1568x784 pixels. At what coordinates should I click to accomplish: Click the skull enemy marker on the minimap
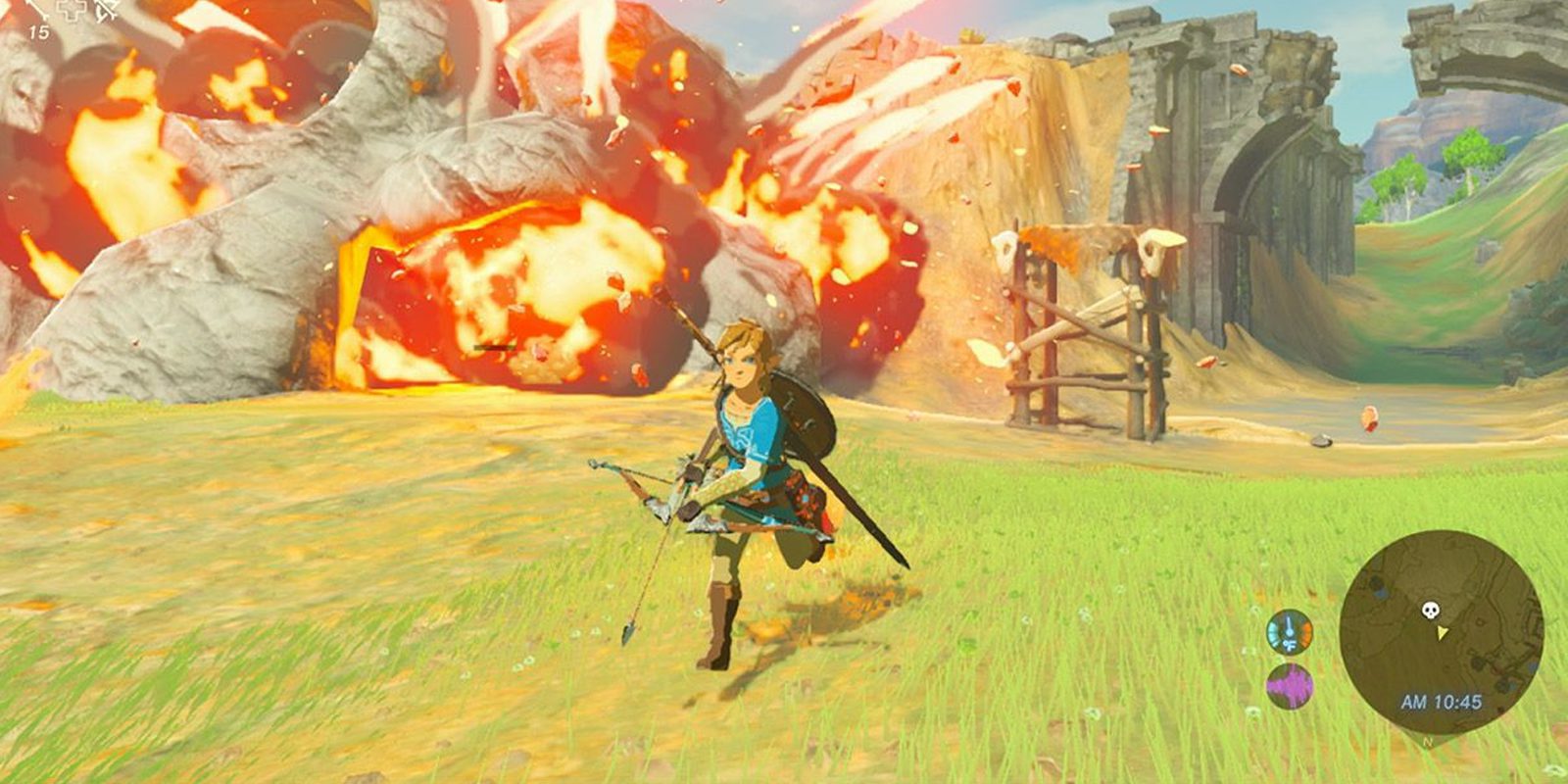coord(1430,610)
